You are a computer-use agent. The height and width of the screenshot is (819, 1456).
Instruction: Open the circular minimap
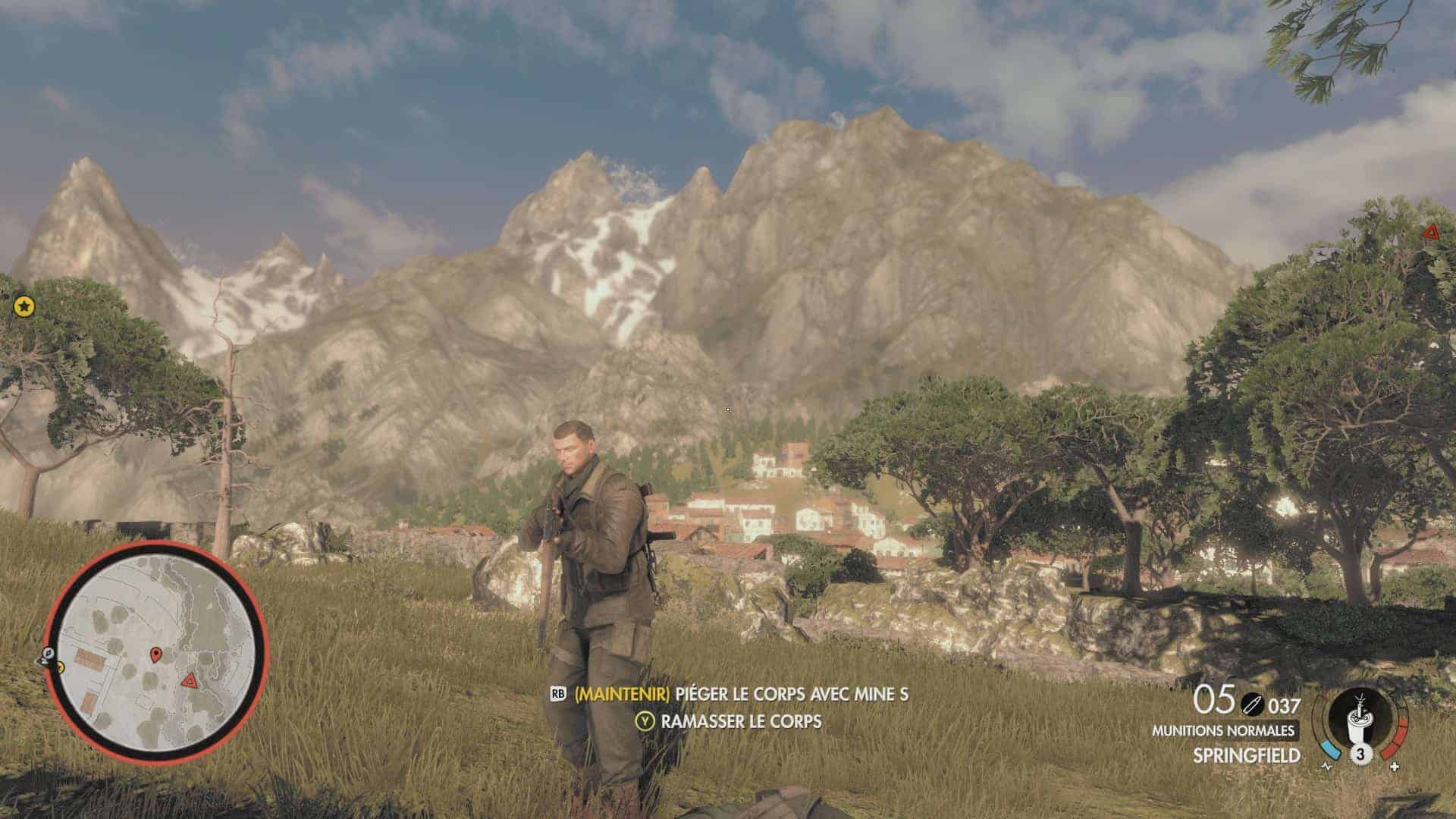point(155,654)
